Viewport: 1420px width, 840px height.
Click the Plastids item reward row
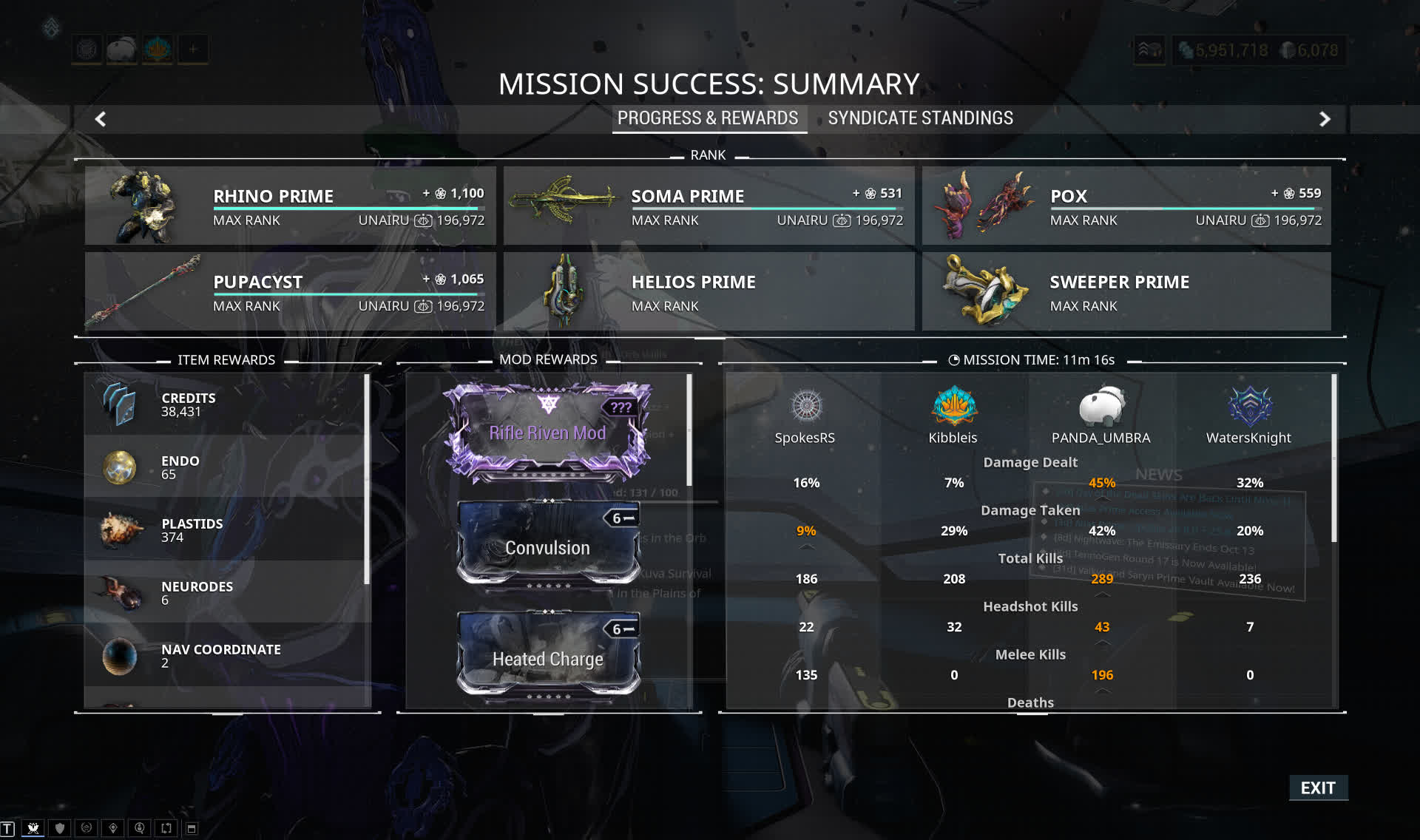click(226, 529)
